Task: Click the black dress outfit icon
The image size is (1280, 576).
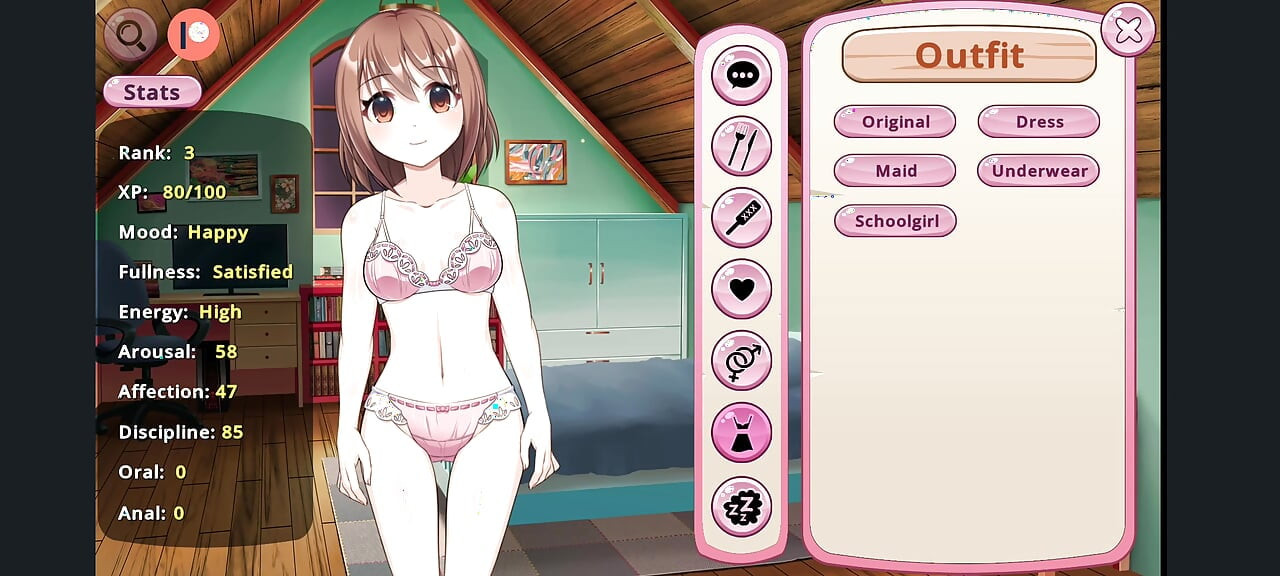Action: point(741,432)
